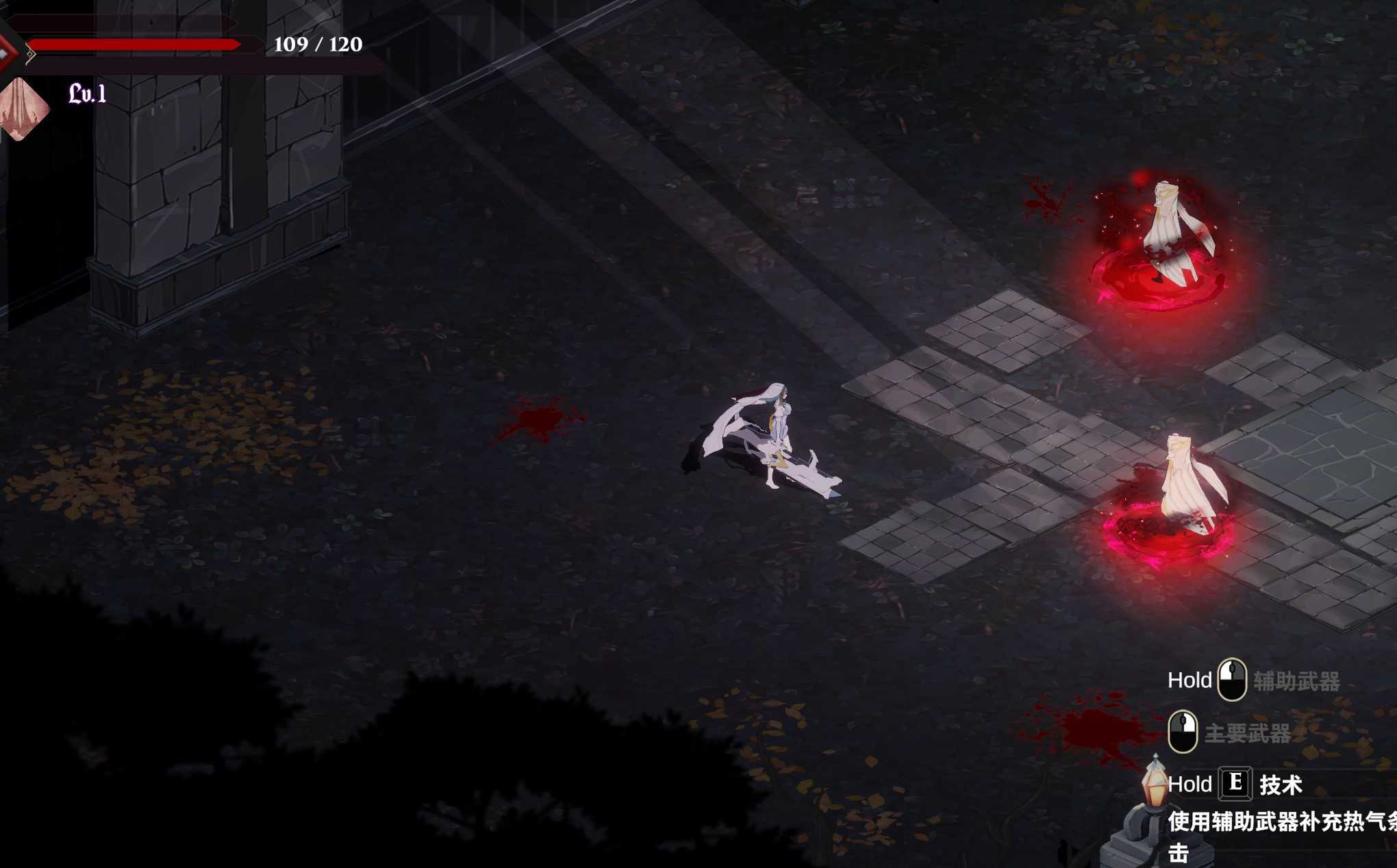Click the E key icon next to 技术
The height and width of the screenshot is (868, 1397).
click(x=1236, y=784)
